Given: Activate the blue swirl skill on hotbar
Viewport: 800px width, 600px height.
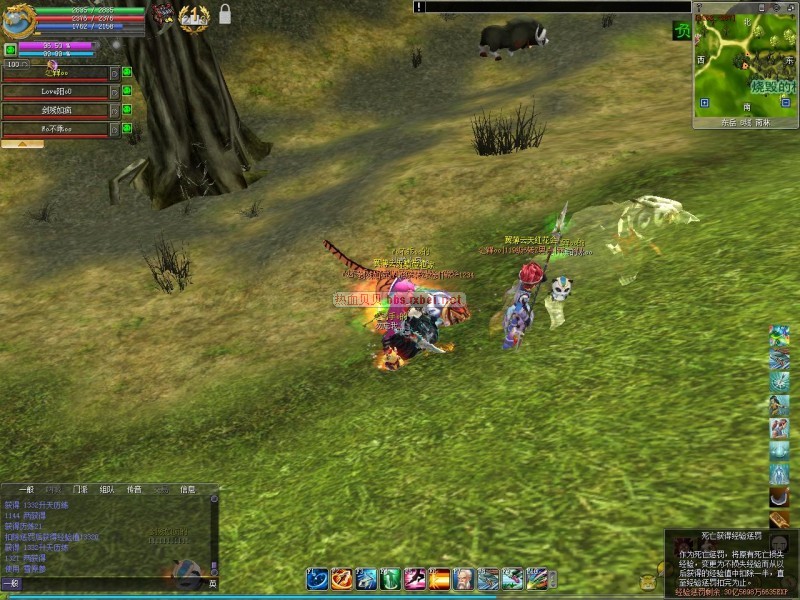Looking at the screenshot, I should [x=317, y=578].
